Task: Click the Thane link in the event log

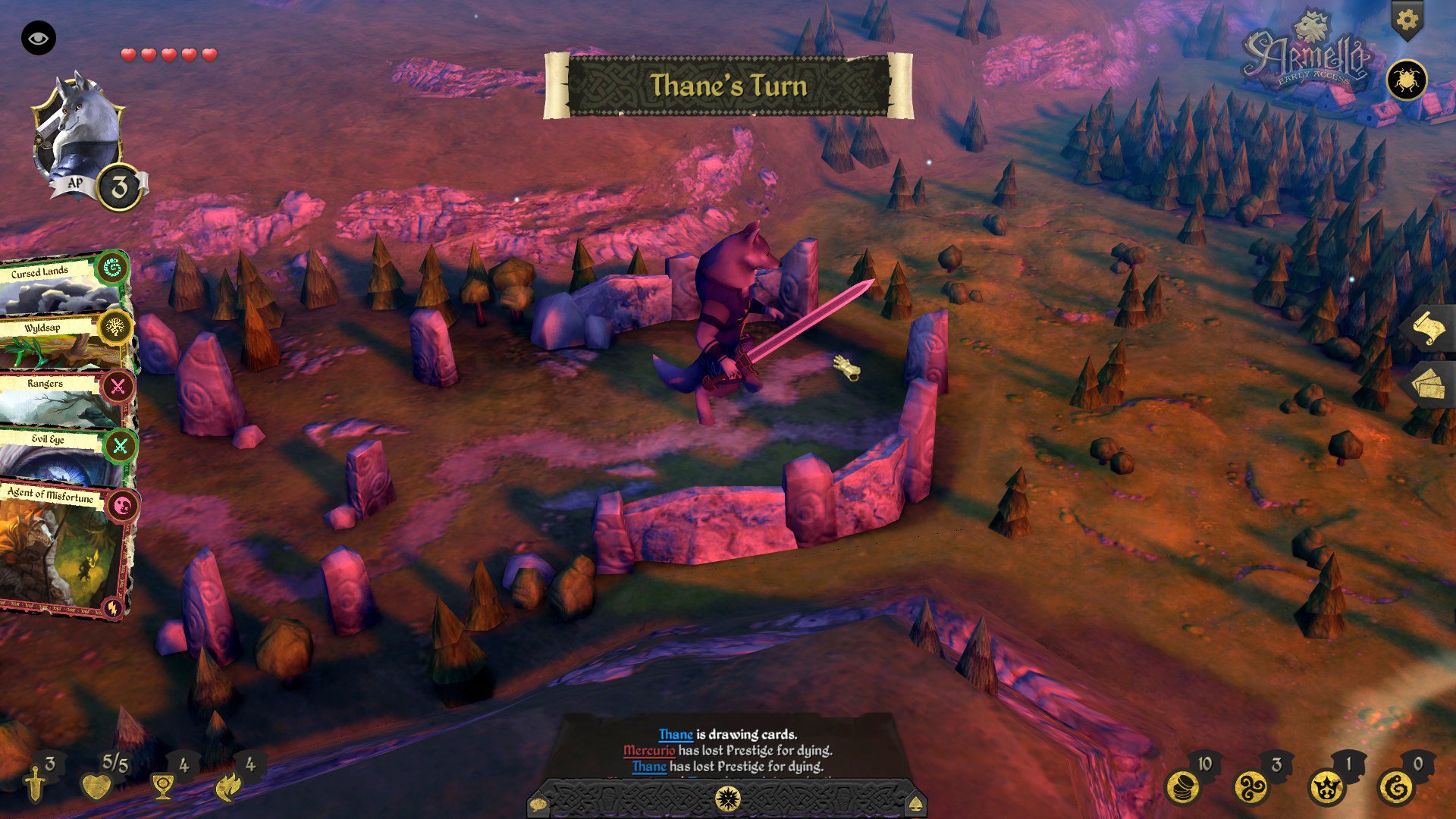Action: tap(674, 734)
